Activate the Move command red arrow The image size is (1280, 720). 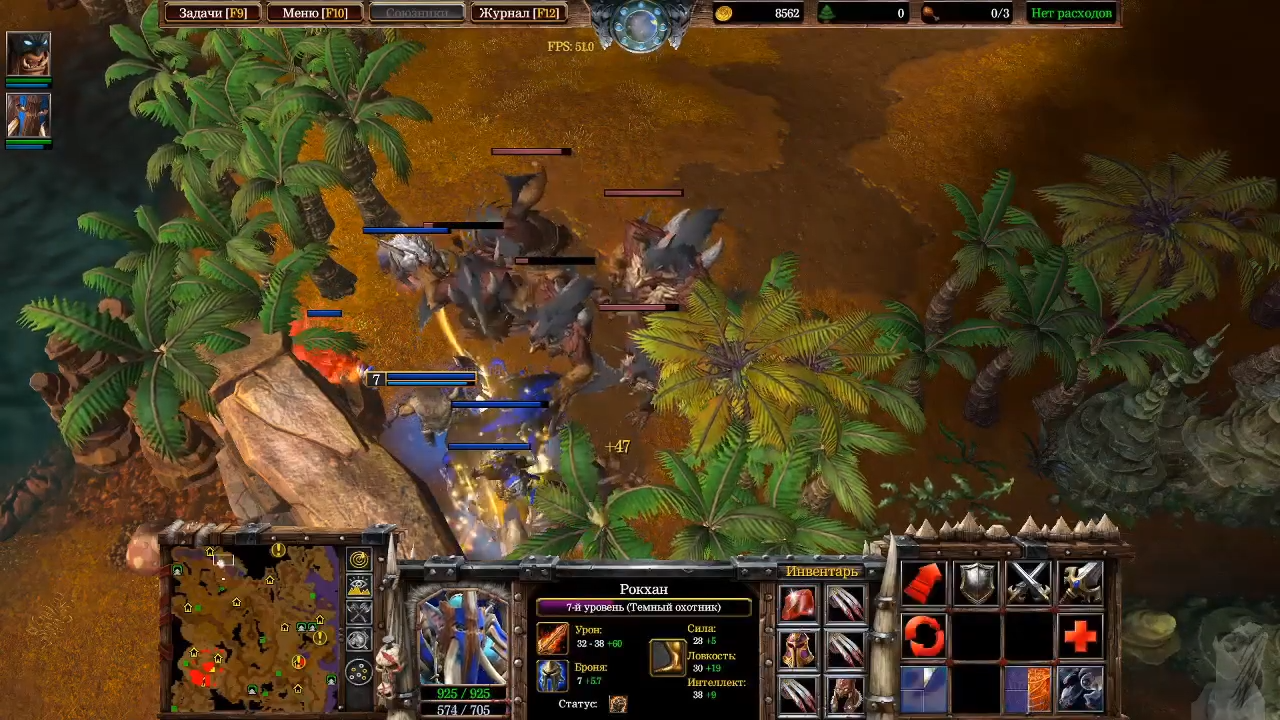(x=924, y=582)
